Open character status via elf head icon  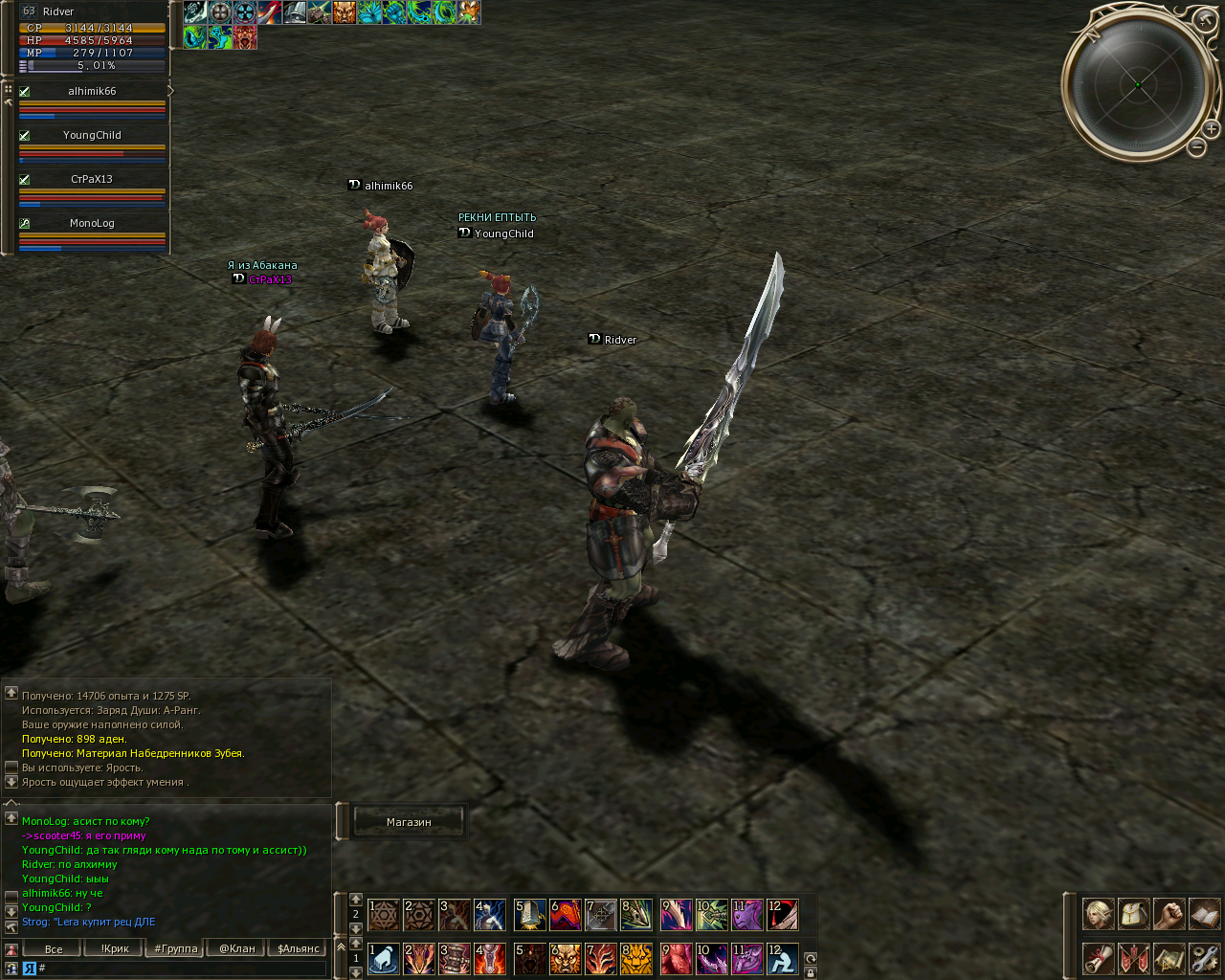[1098, 914]
